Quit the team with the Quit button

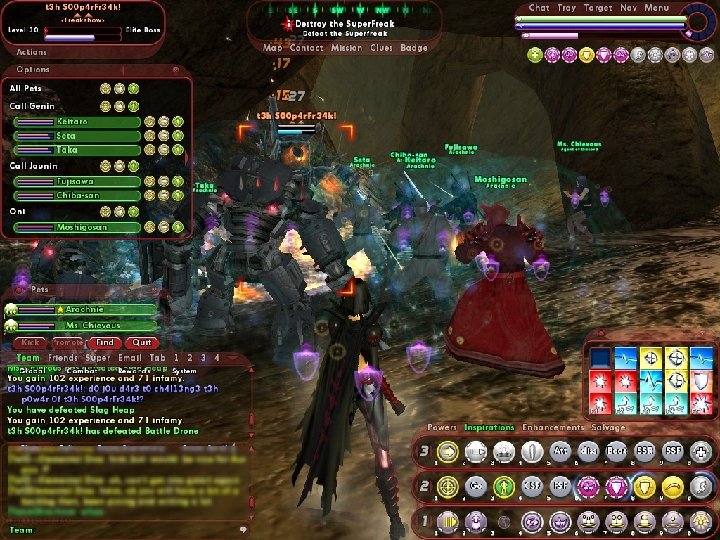click(141, 342)
